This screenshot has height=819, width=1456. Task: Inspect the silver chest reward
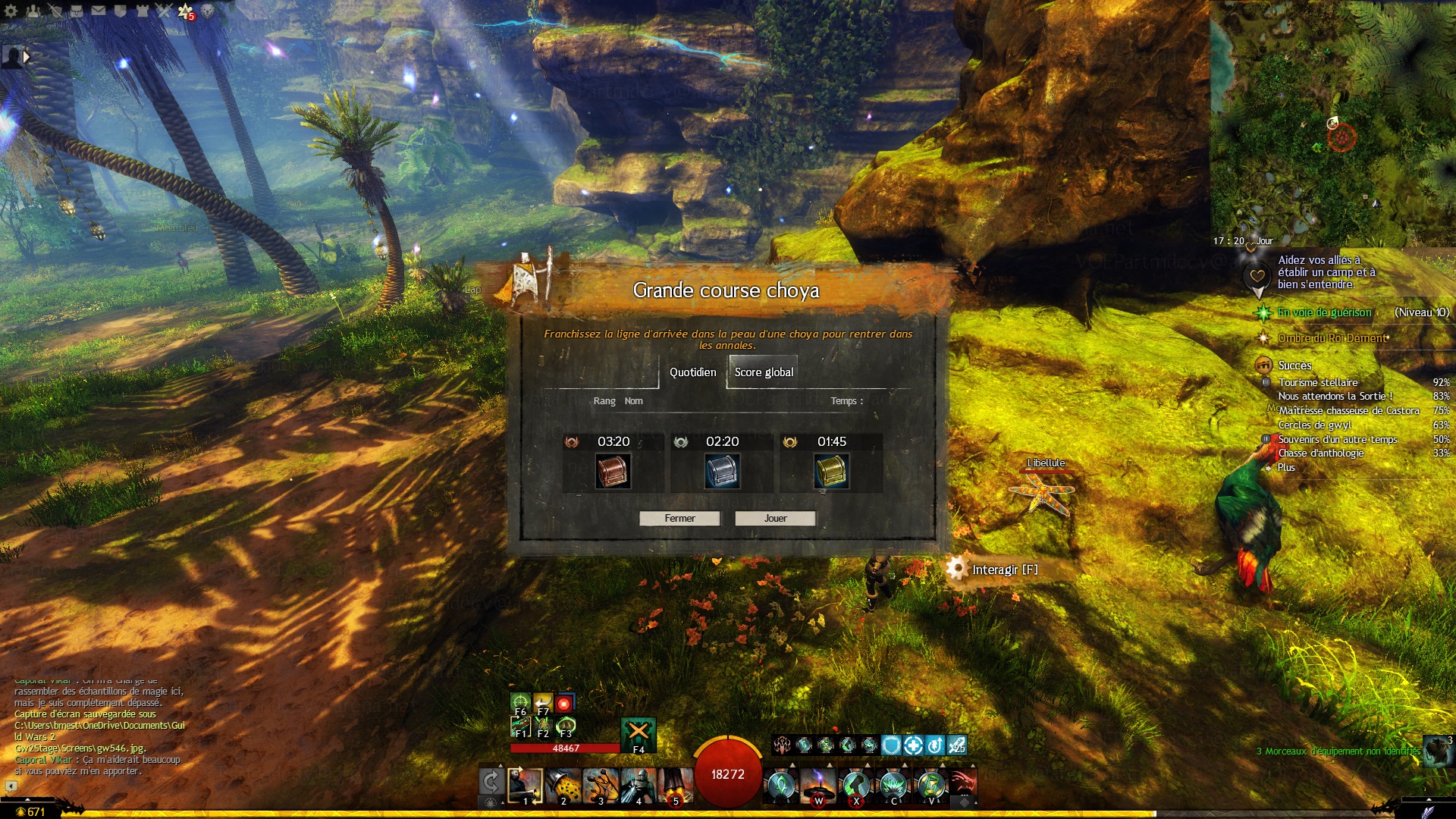click(x=722, y=471)
